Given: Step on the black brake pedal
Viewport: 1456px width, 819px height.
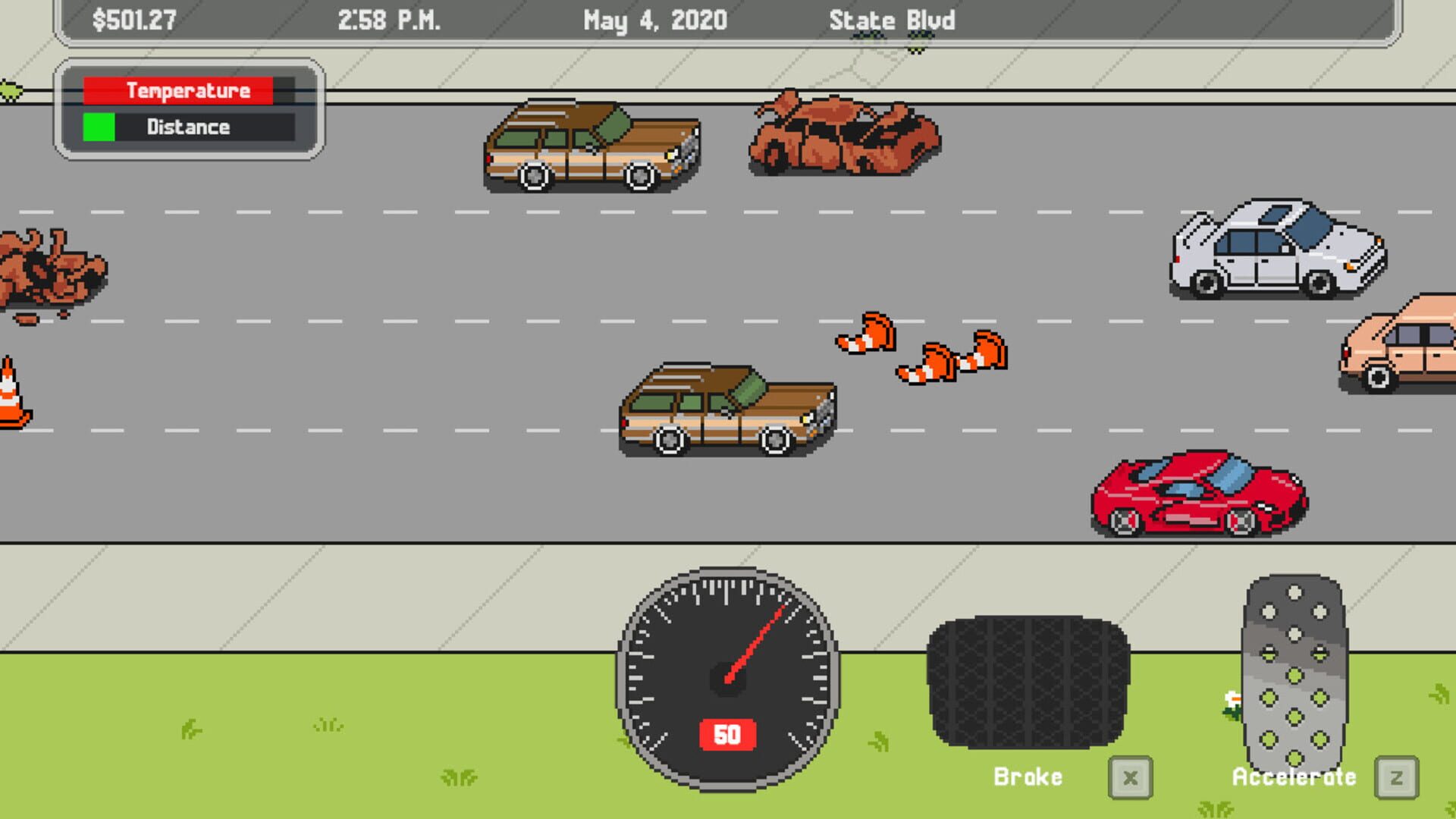Looking at the screenshot, I should [x=1028, y=680].
